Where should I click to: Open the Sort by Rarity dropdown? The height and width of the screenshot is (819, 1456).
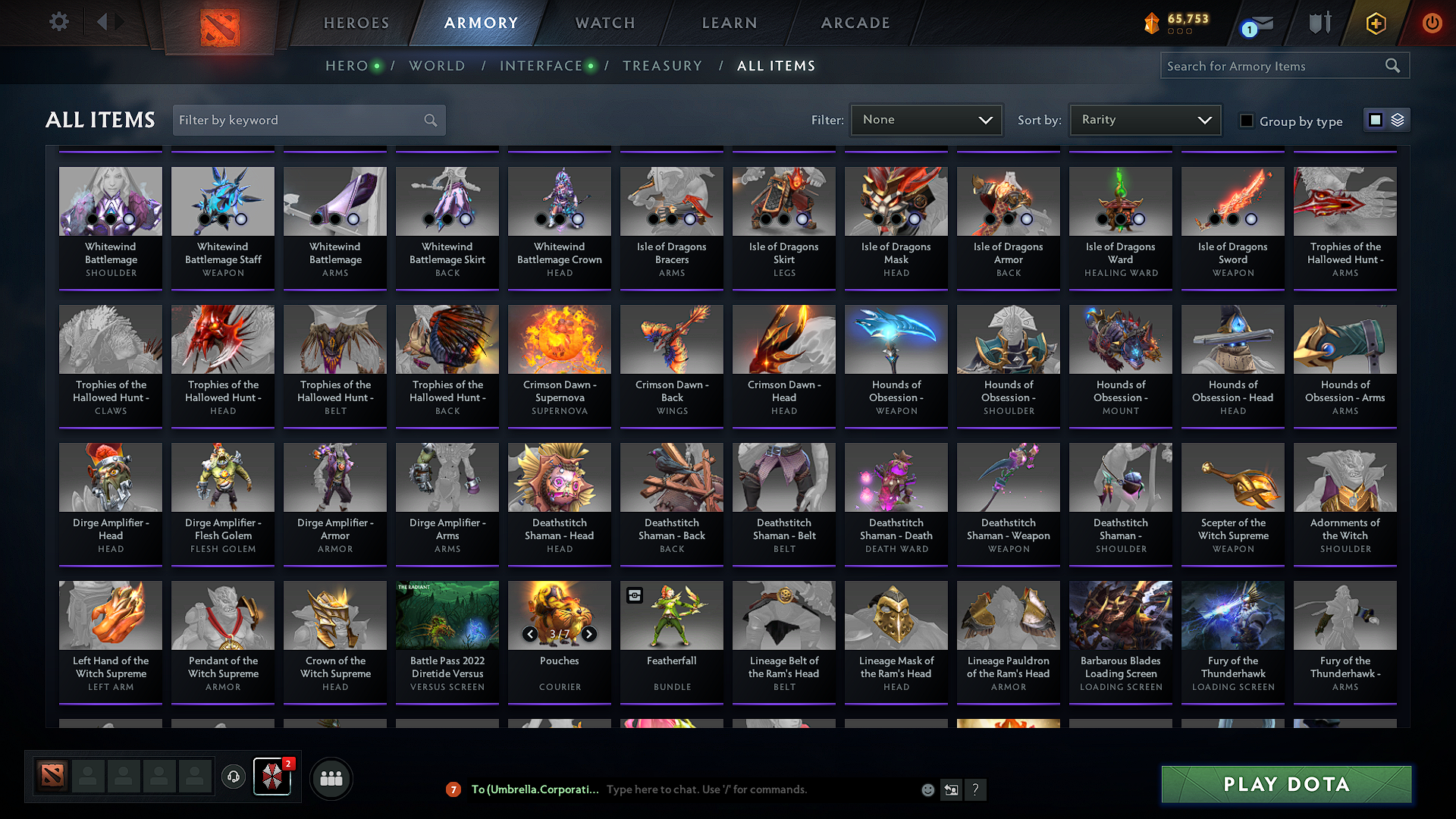click(1144, 120)
